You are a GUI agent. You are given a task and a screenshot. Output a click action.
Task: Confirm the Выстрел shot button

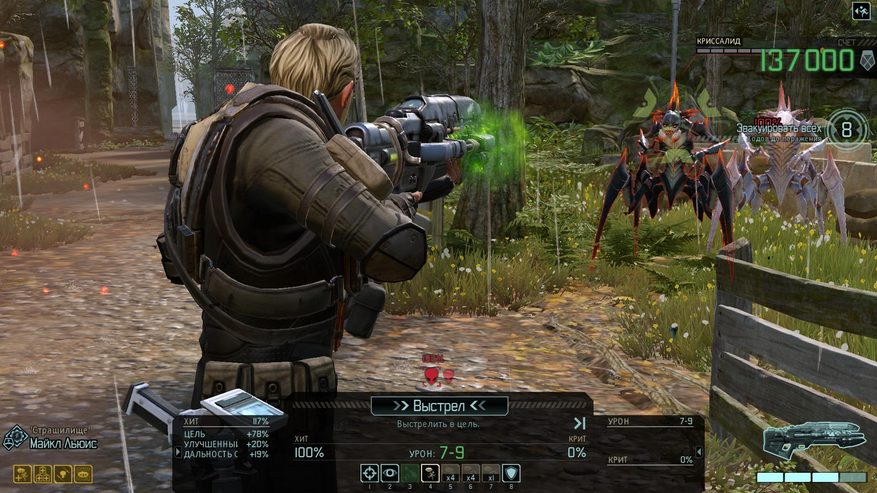pos(439,406)
